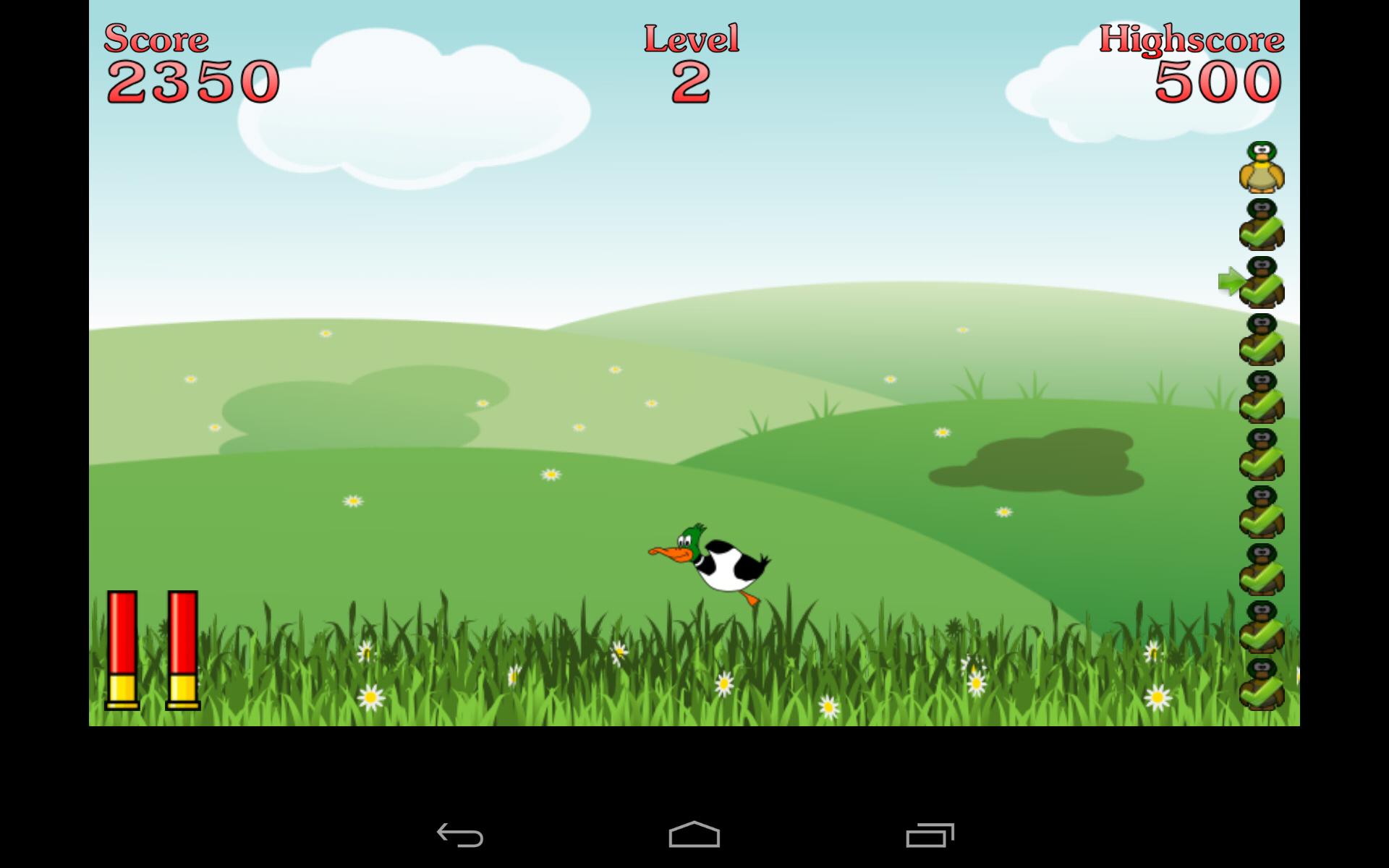Image resolution: width=1389 pixels, height=868 pixels.
Task: Select the Highscore heading
Action: click(x=1192, y=40)
